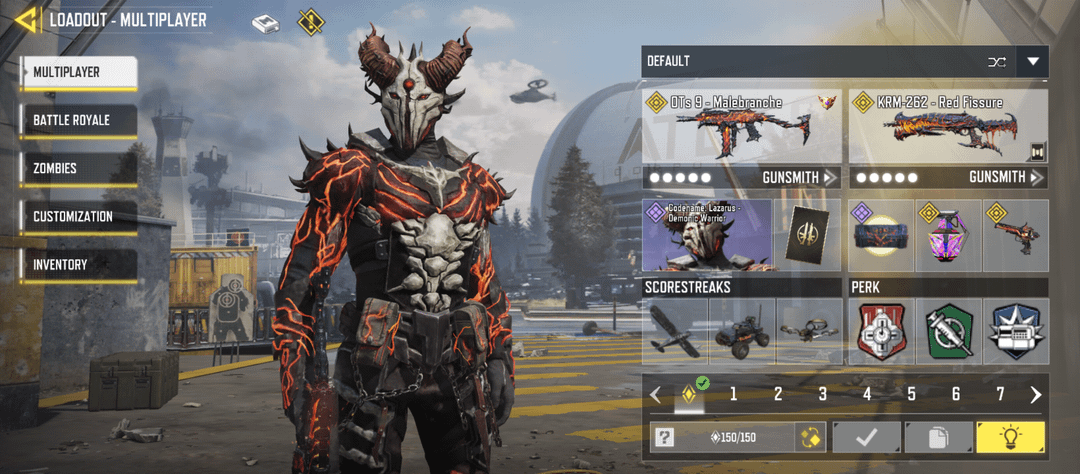Click the yellow lightbulb button
1080x474 pixels.
(x=1011, y=437)
